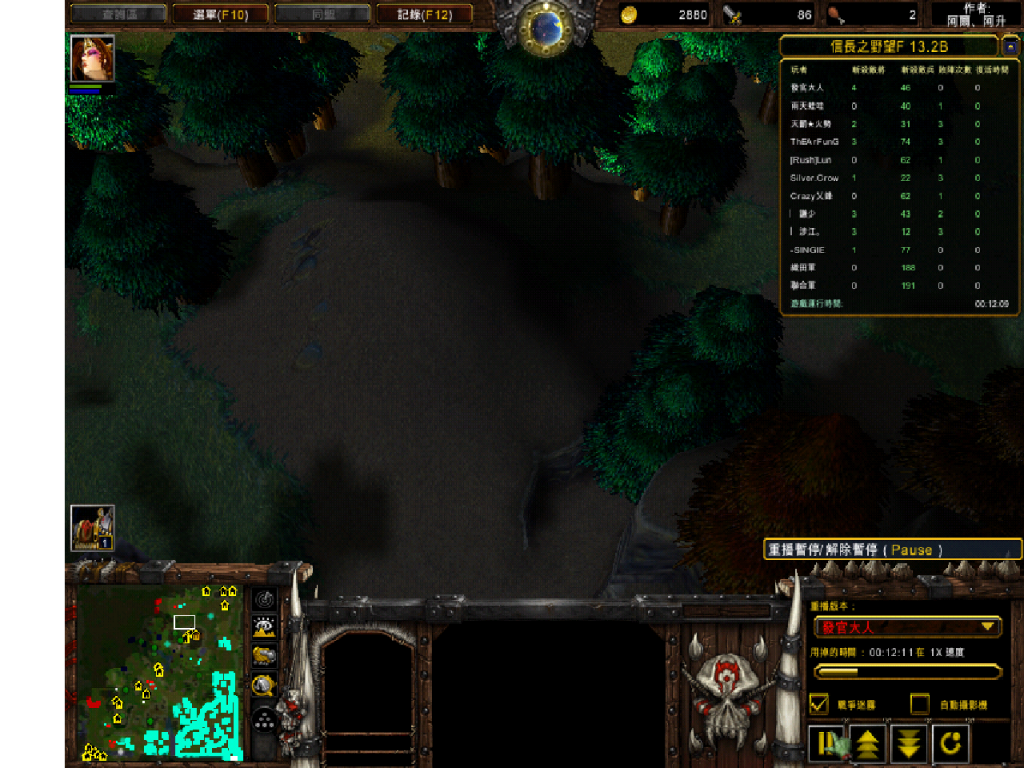The height and width of the screenshot is (768, 1024).
Task: Toggle the formation movement button
Action: tap(264, 719)
